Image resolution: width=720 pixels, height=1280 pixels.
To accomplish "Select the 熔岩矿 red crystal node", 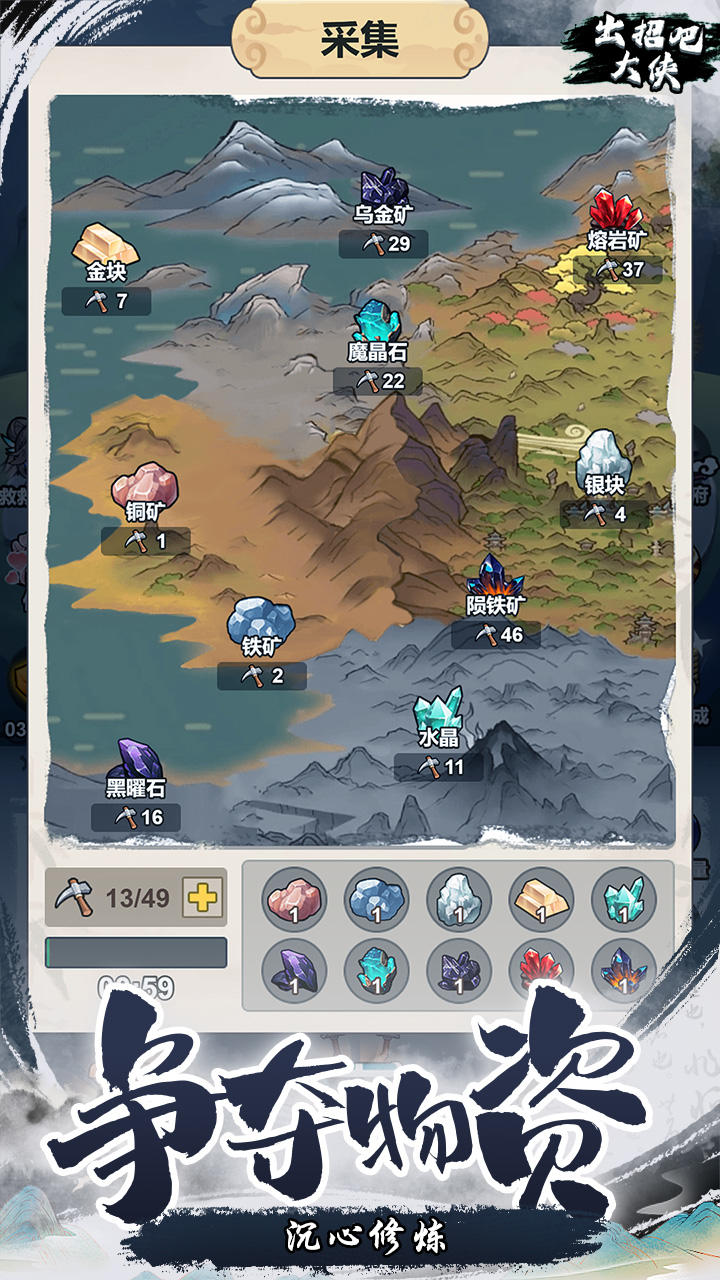I will pos(616,215).
